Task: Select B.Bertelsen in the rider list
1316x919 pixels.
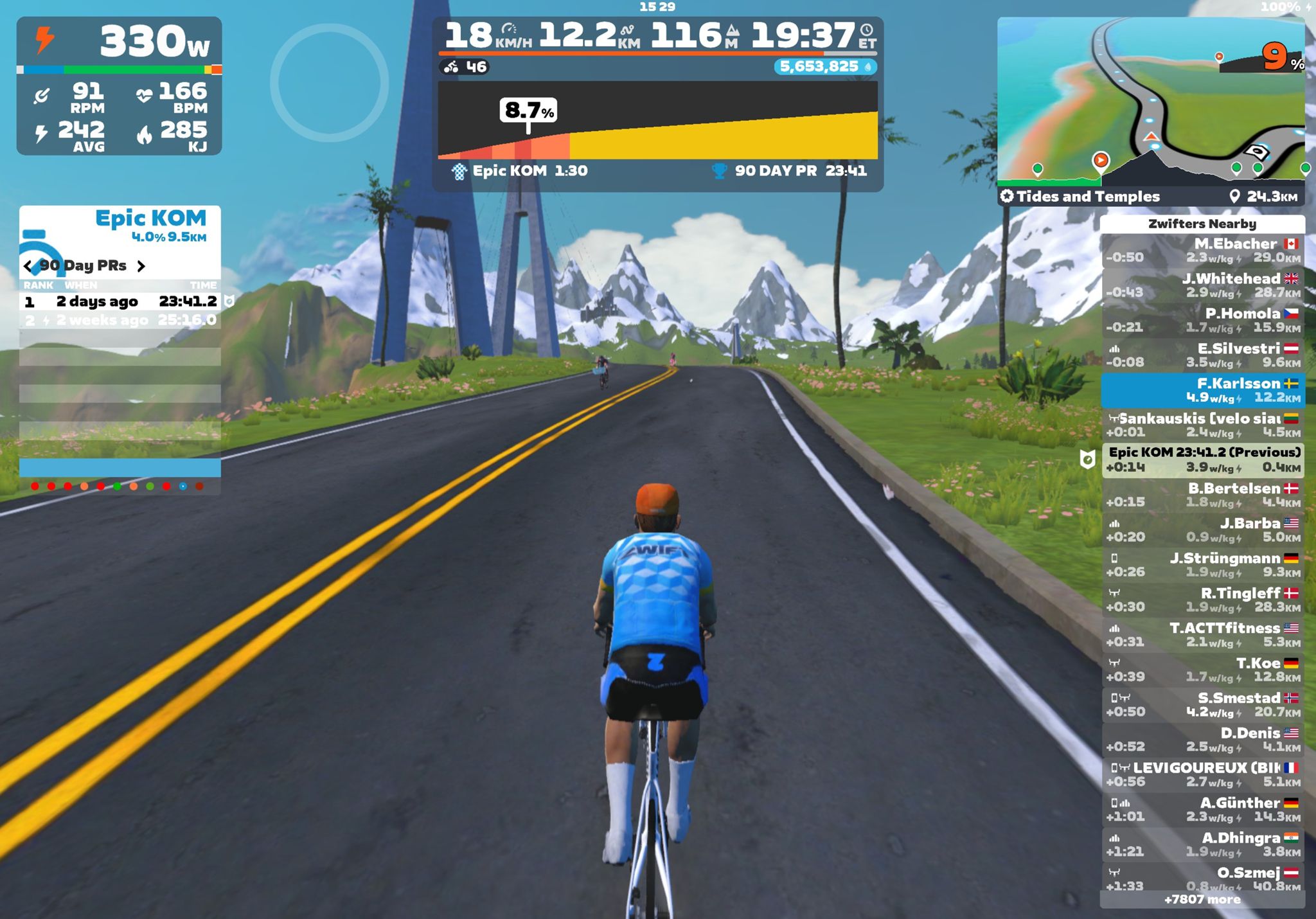Action: point(1202,495)
